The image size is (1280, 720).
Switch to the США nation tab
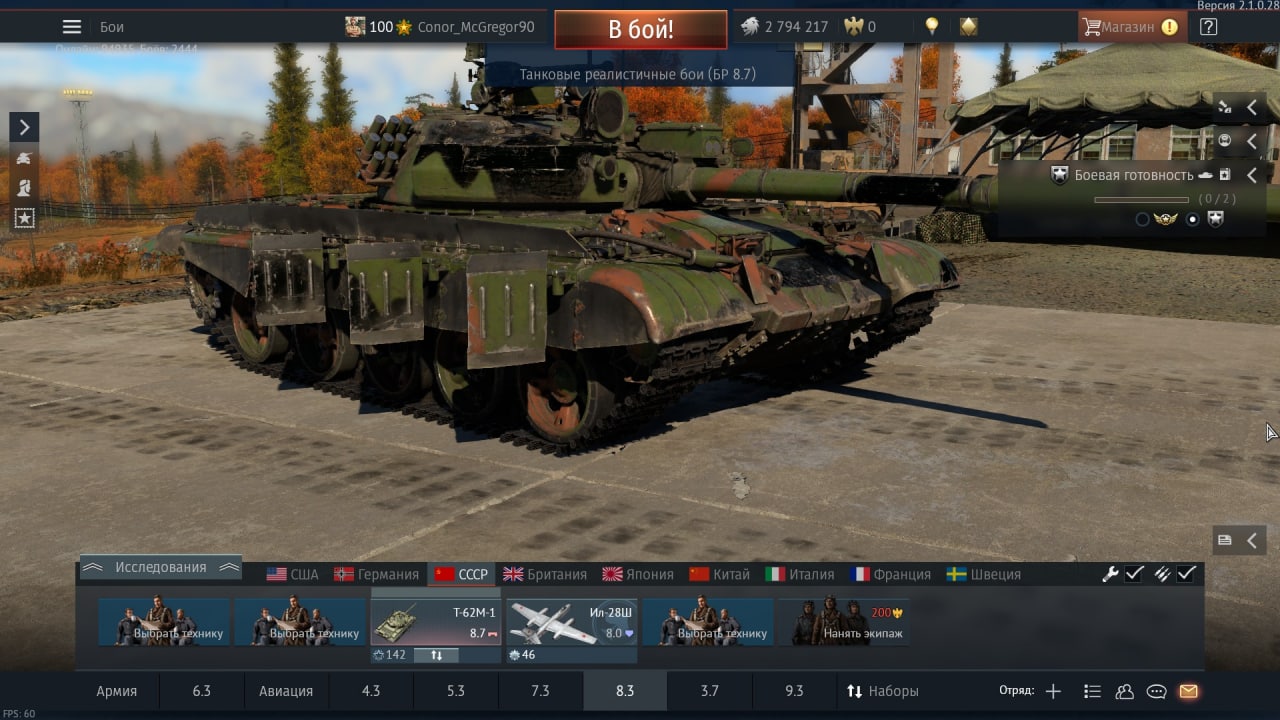click(292, 574)
